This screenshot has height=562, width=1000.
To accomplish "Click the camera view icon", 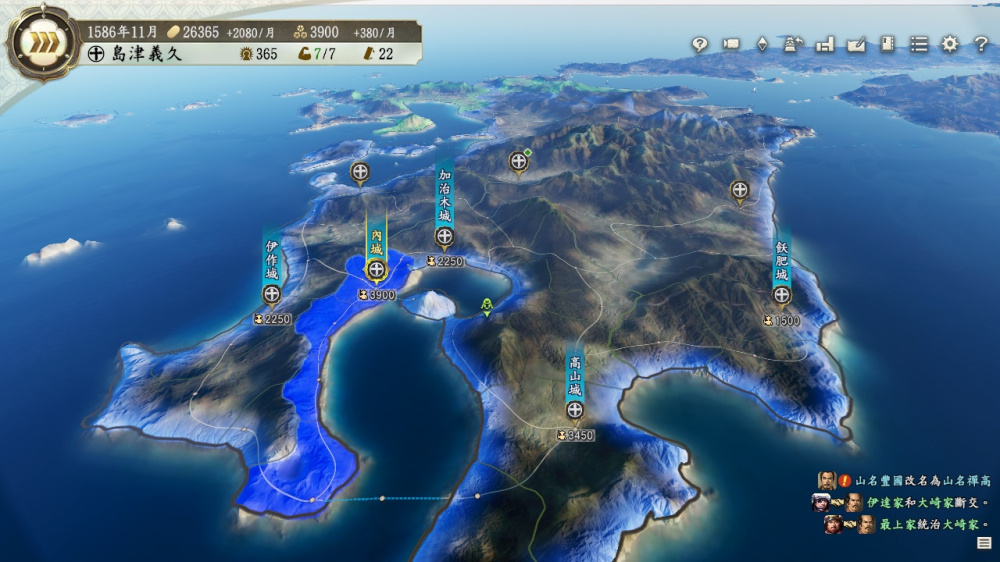I will tap(731, 44).
